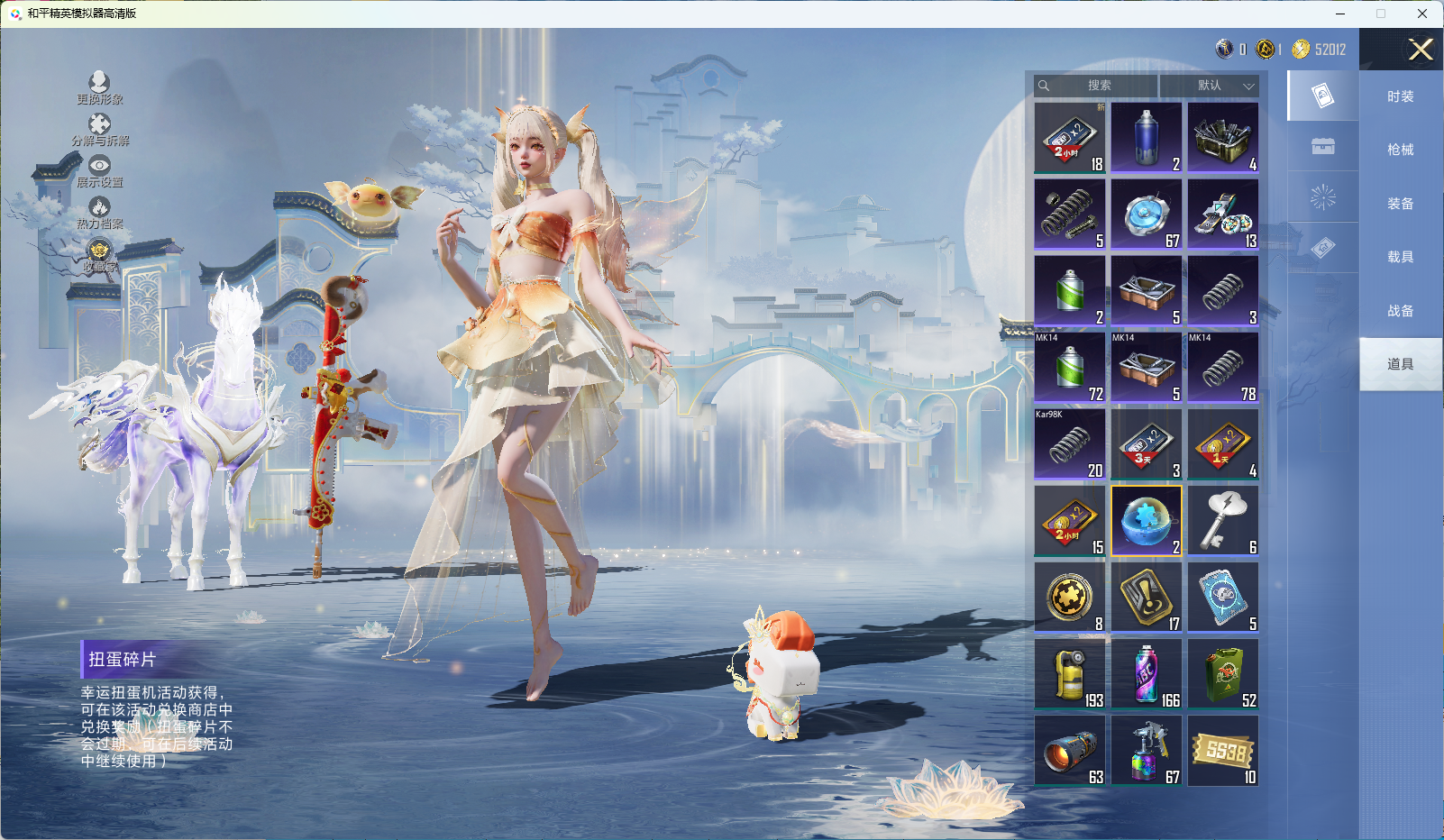1444x840 pixels.
Task: Open the 热力档案 flame icon
Action: click(x=99, y=212)
